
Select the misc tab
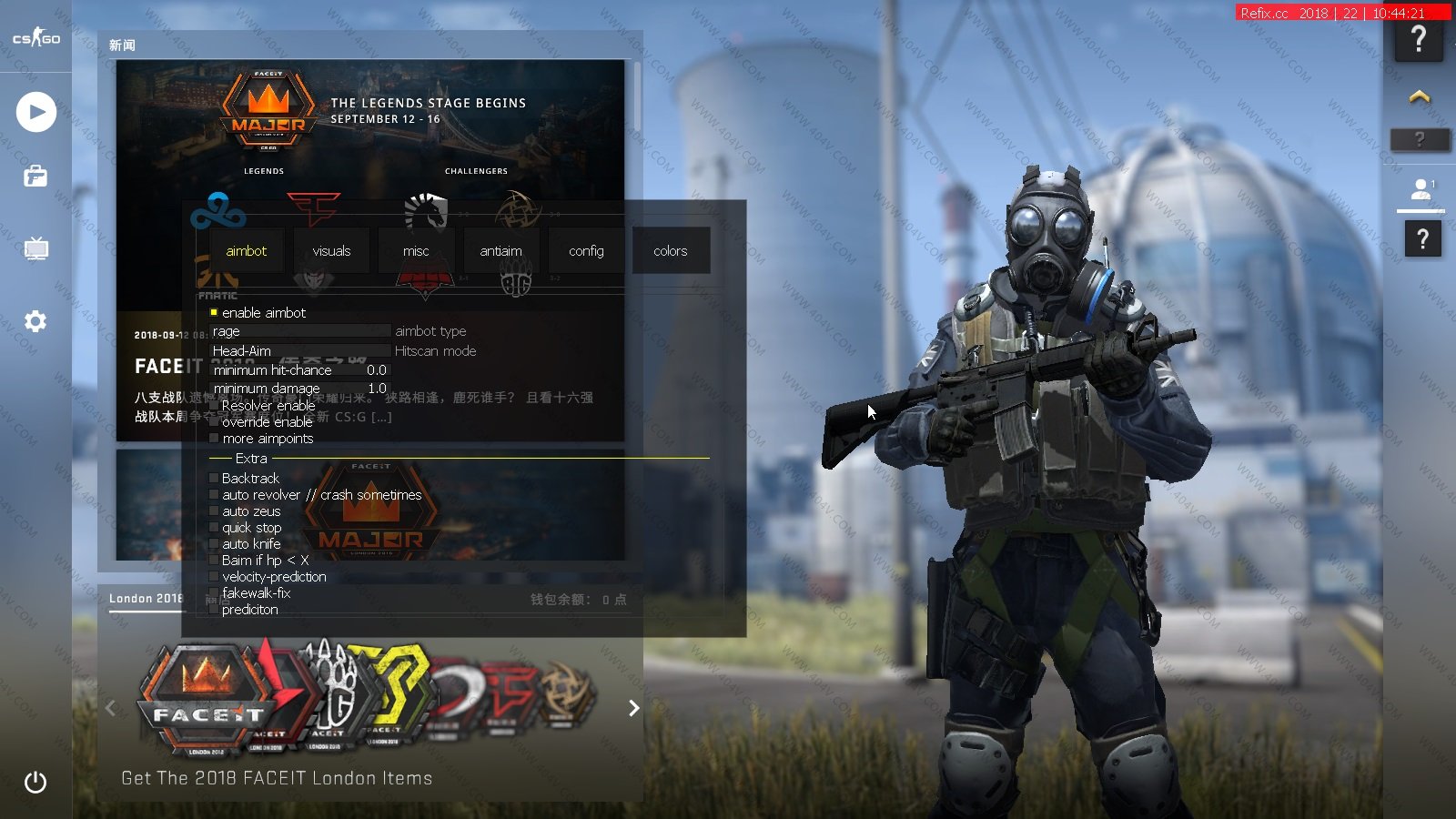click(416, 251)
